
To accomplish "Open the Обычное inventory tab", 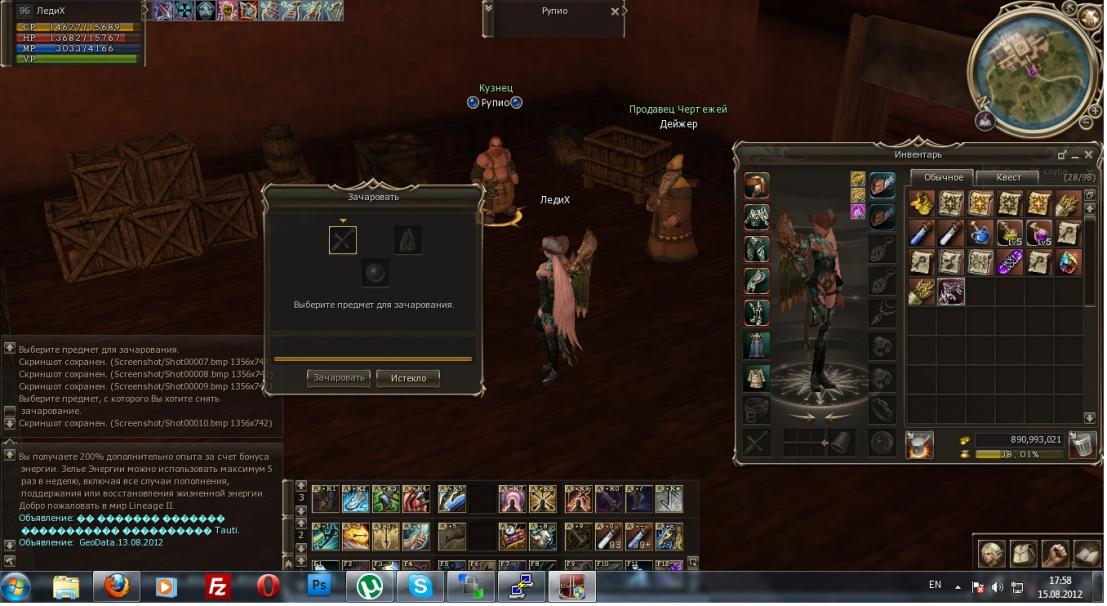I will tap(942, 177).
